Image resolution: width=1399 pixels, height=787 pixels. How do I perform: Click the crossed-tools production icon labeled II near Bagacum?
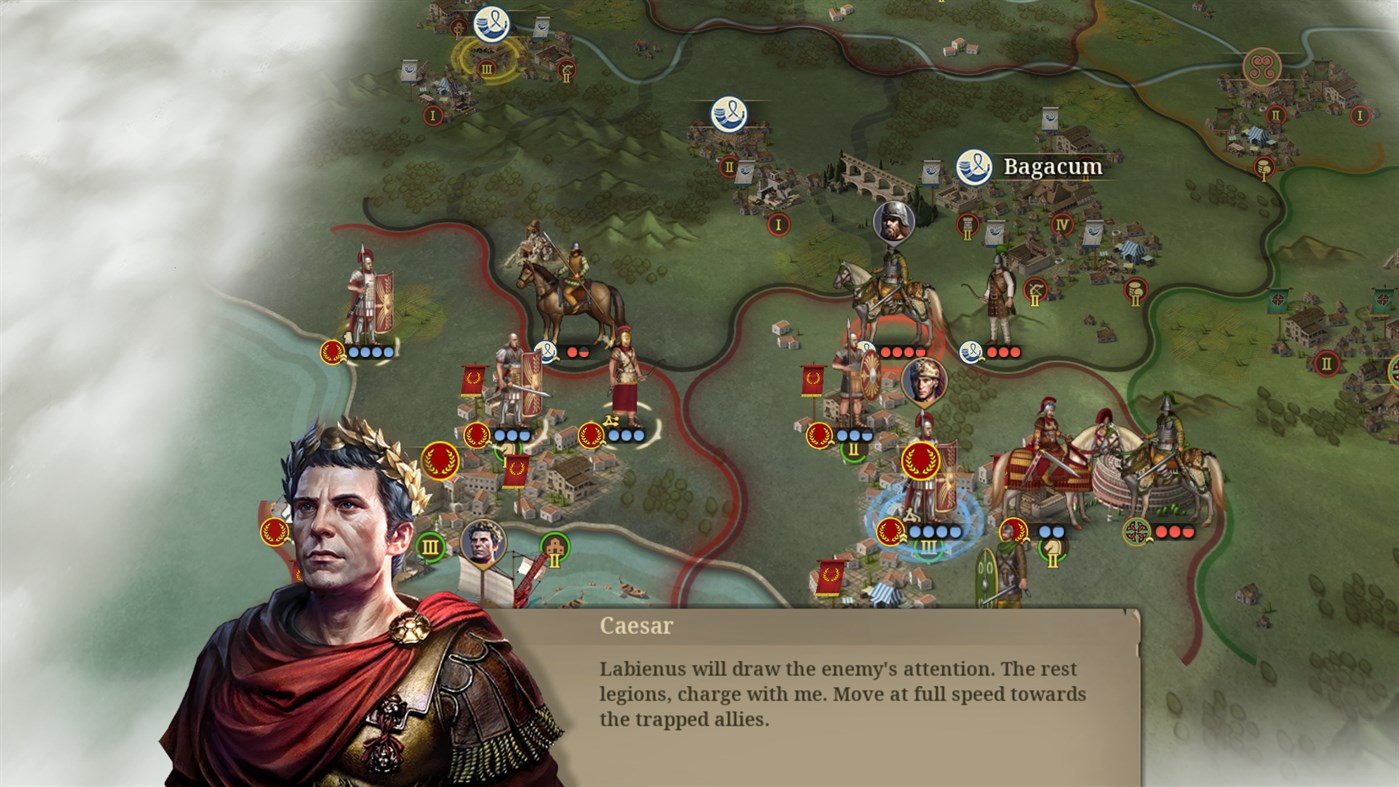click(1036, 291)
